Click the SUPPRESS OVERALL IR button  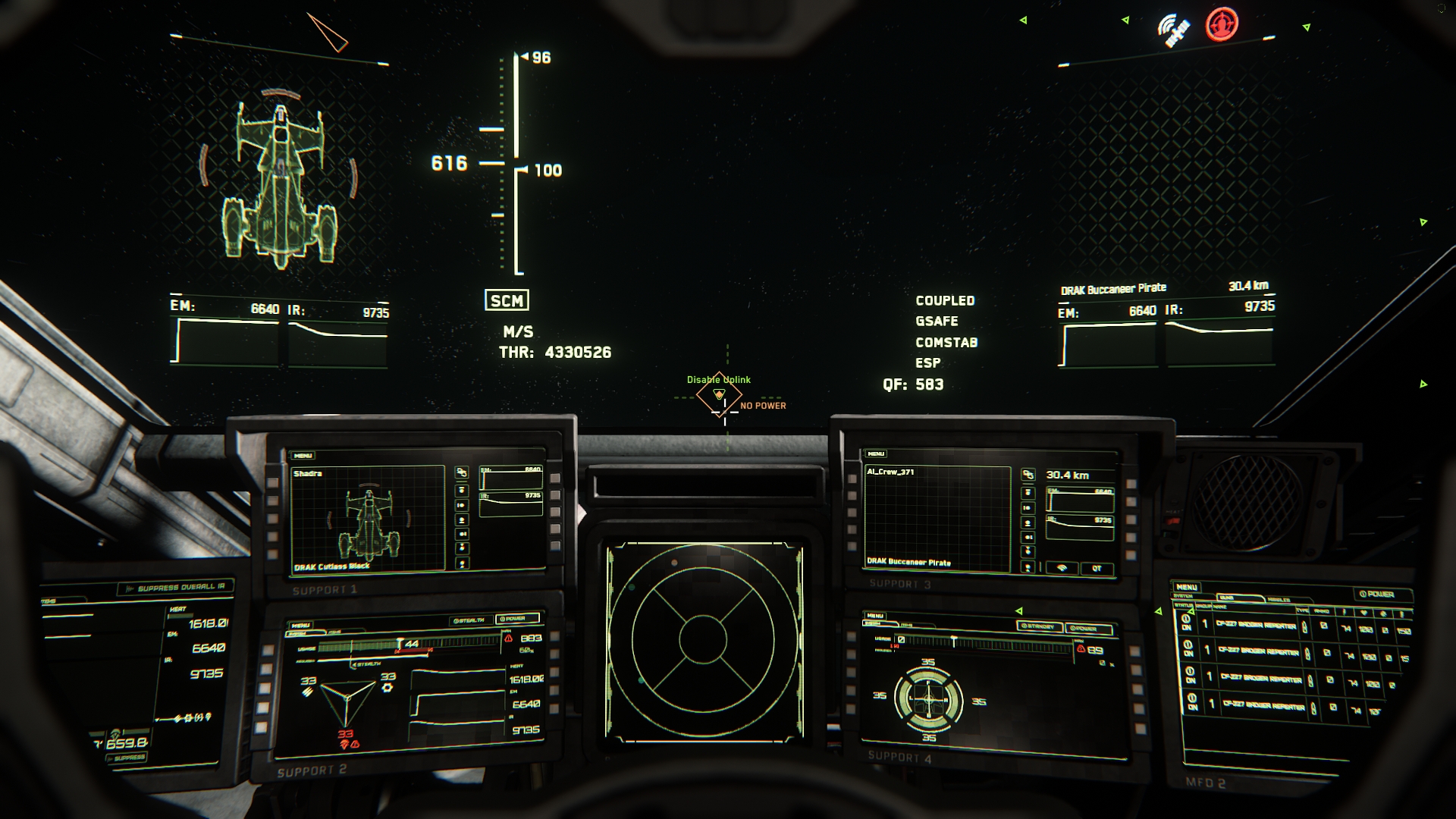pos(176,588)
